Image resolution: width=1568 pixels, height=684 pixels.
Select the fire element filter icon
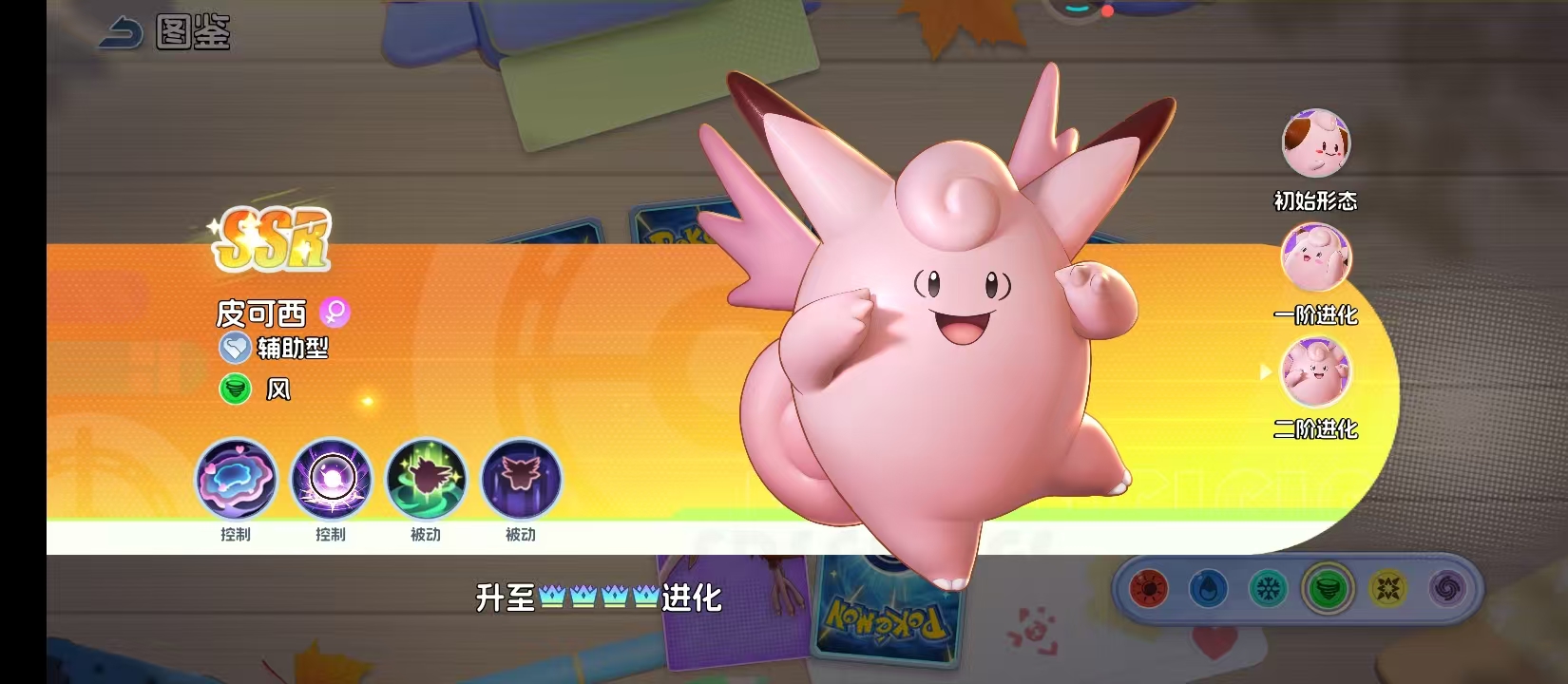click(x=1150, y=587)
